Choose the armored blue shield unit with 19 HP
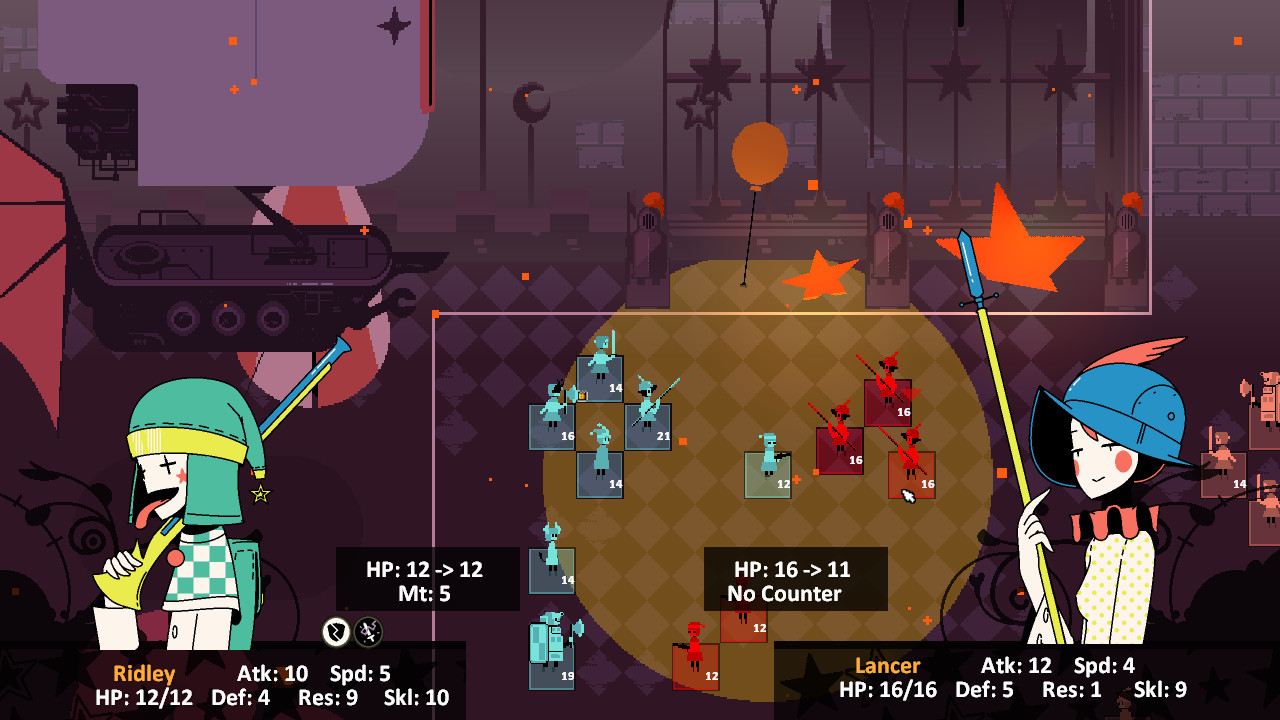This screenshot has width=1280, height=720. [x=552, y=665]
